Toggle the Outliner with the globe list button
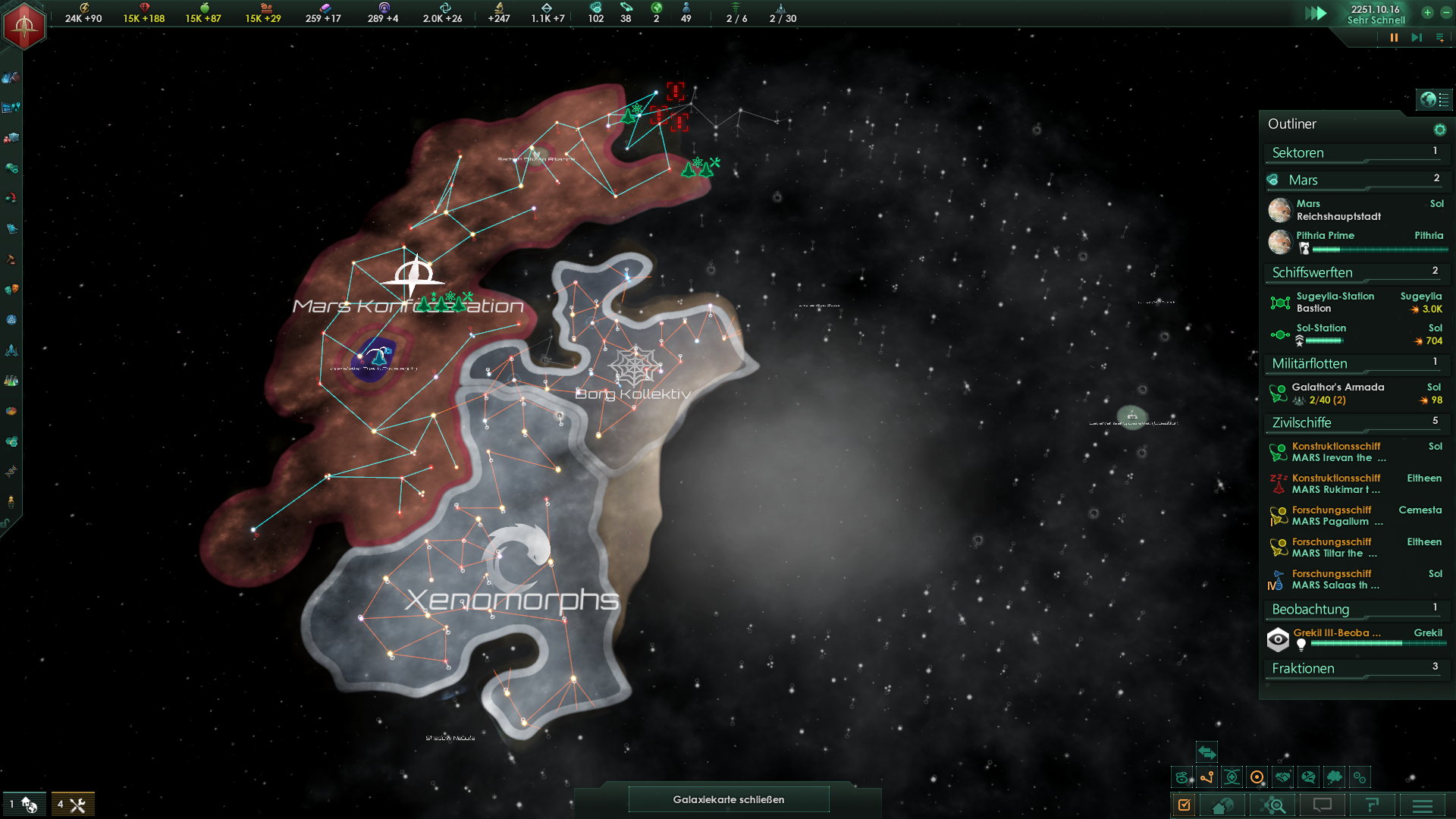Screen dimensions: 1456x819 click(1434, 99)
